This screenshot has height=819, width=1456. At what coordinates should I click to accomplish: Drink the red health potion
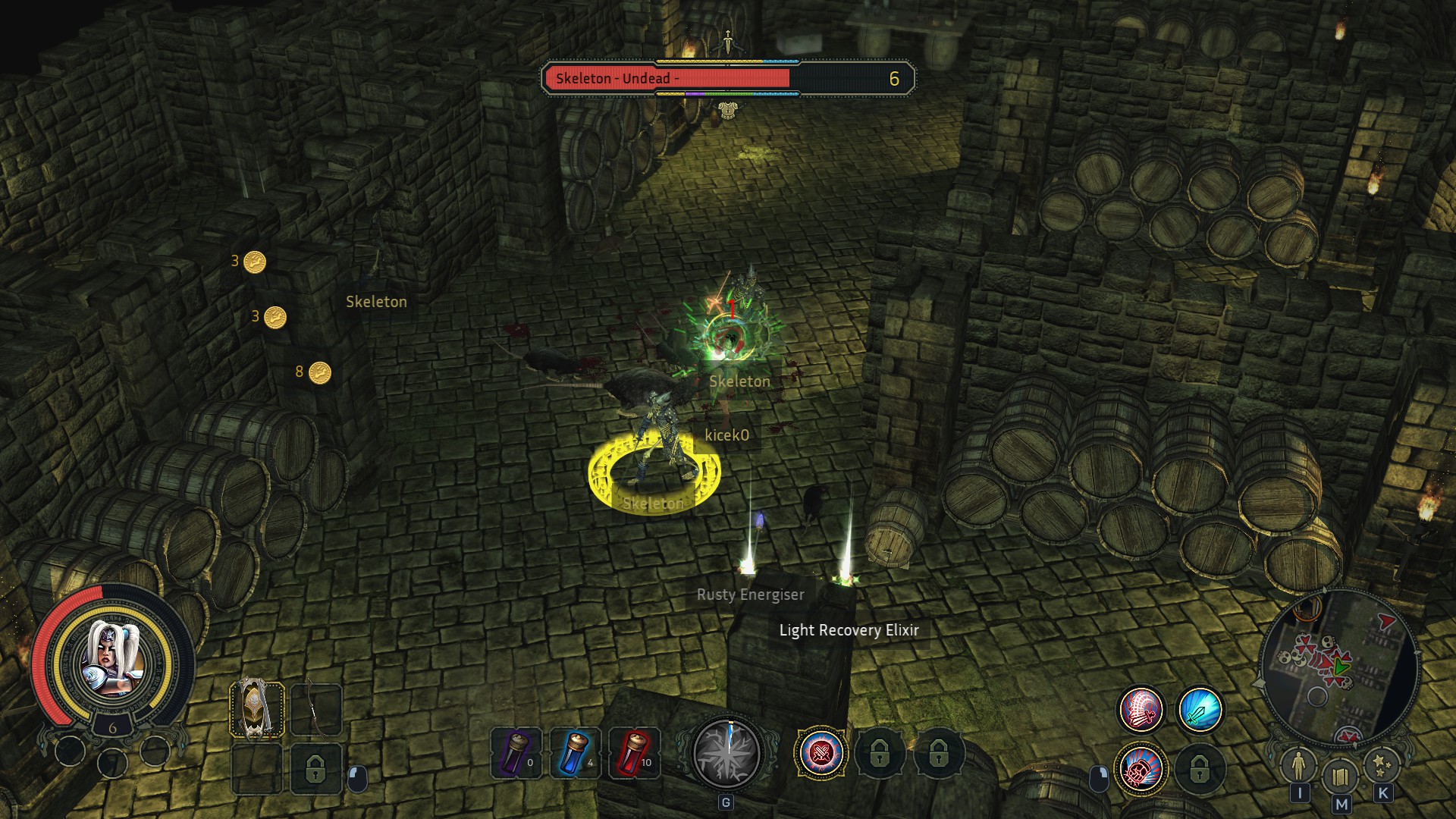[x=635, y=753]
